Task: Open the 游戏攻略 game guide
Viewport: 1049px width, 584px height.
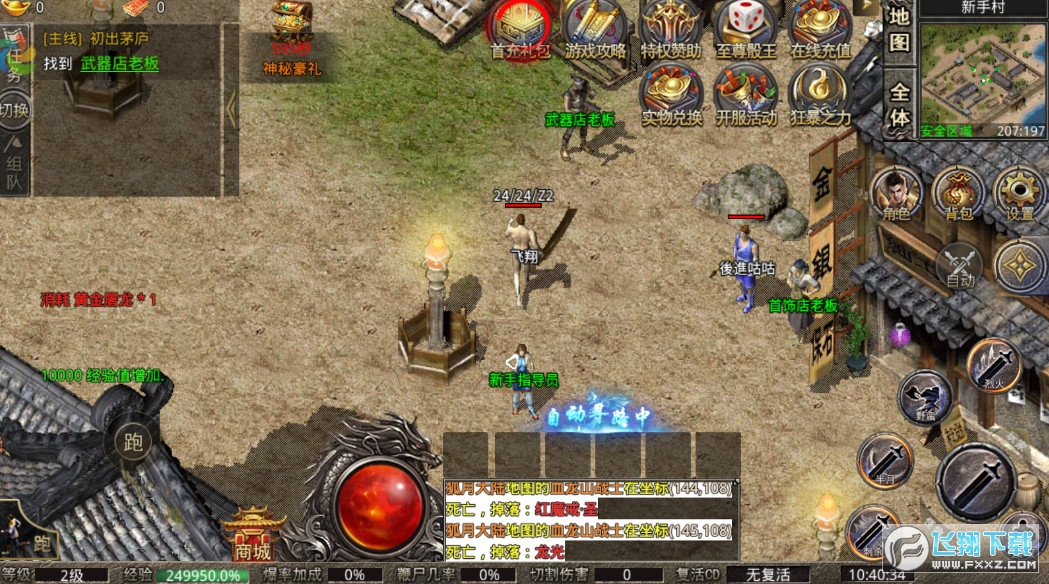Action: coord(594,28)
